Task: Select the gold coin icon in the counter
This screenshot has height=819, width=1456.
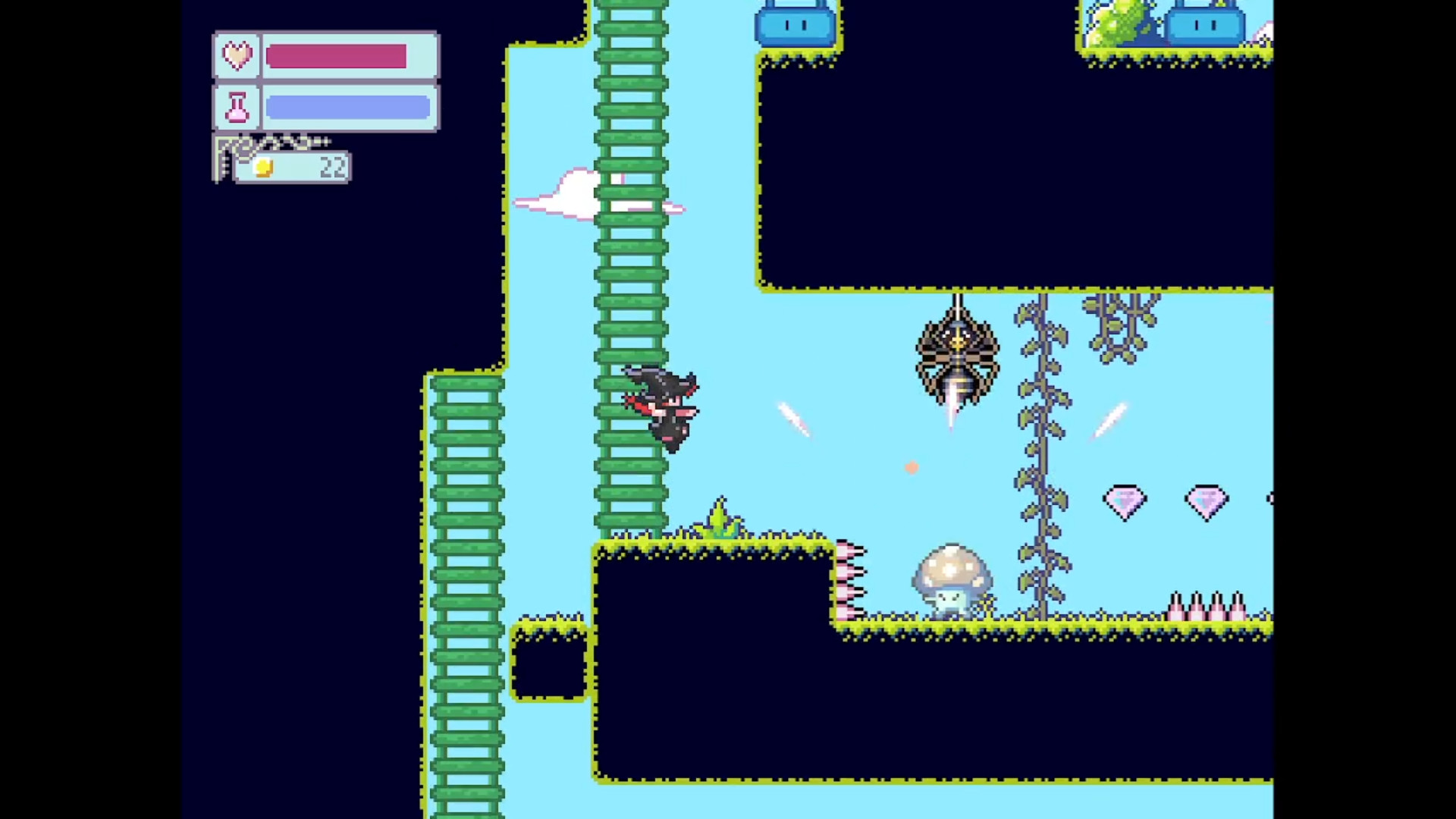Action: pos(263,168)
